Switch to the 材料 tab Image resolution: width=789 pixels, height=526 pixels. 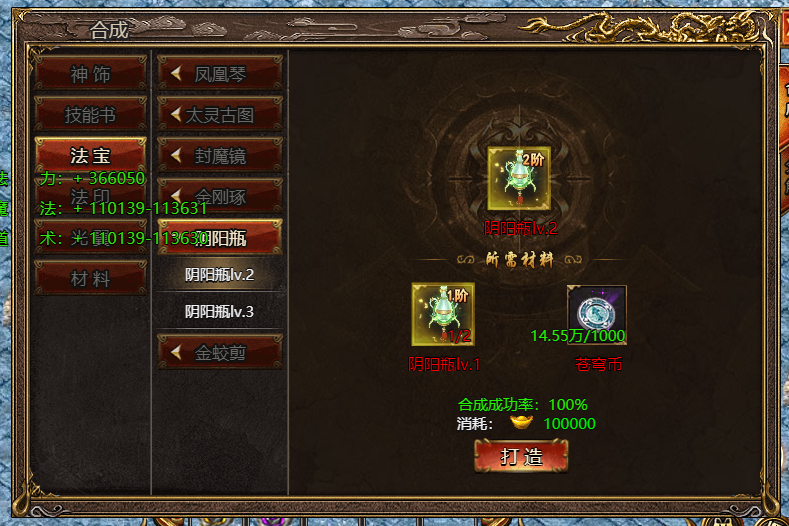coord(90,279)
